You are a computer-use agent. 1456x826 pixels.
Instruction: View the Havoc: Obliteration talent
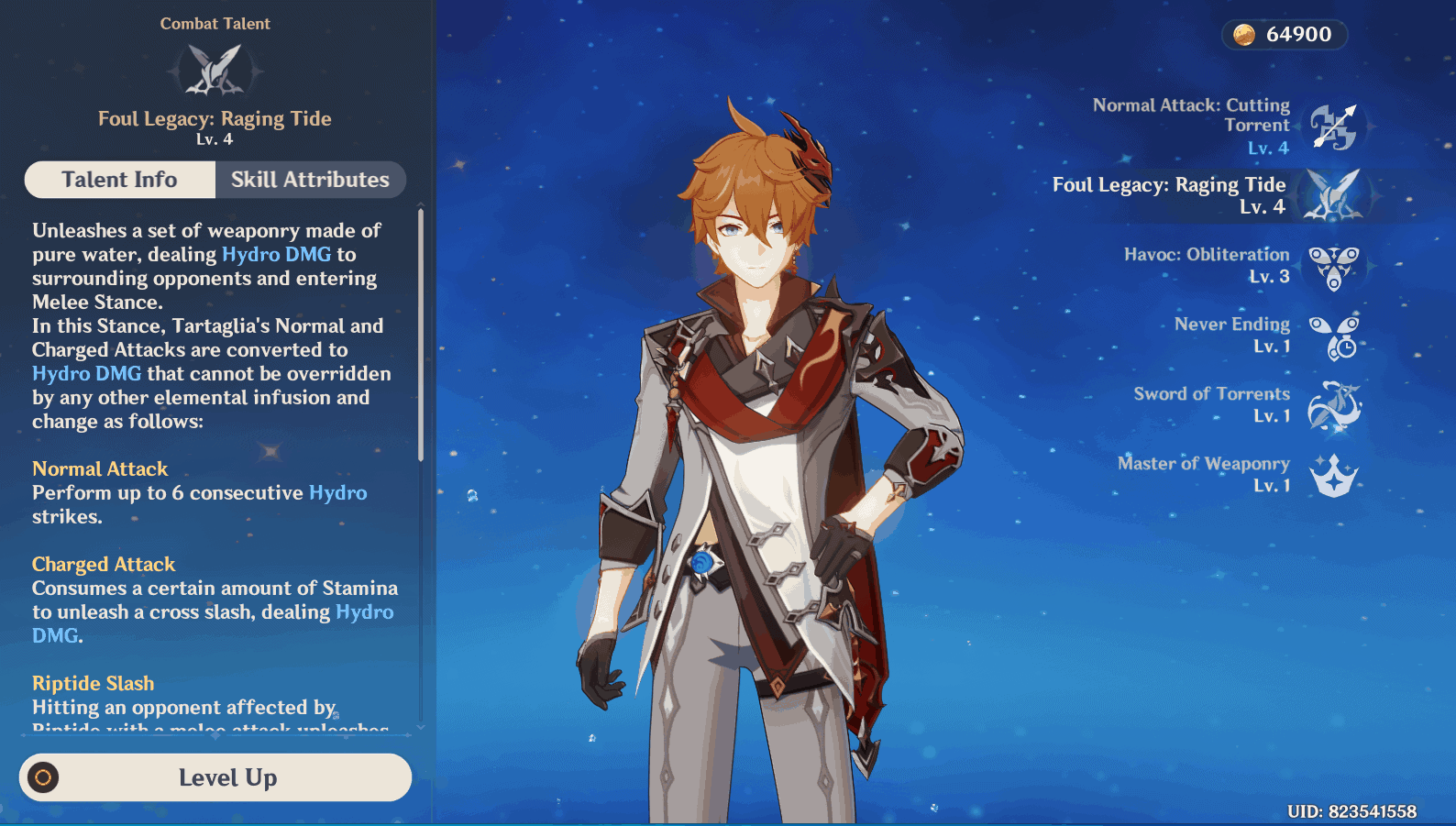pos(1333,266)
